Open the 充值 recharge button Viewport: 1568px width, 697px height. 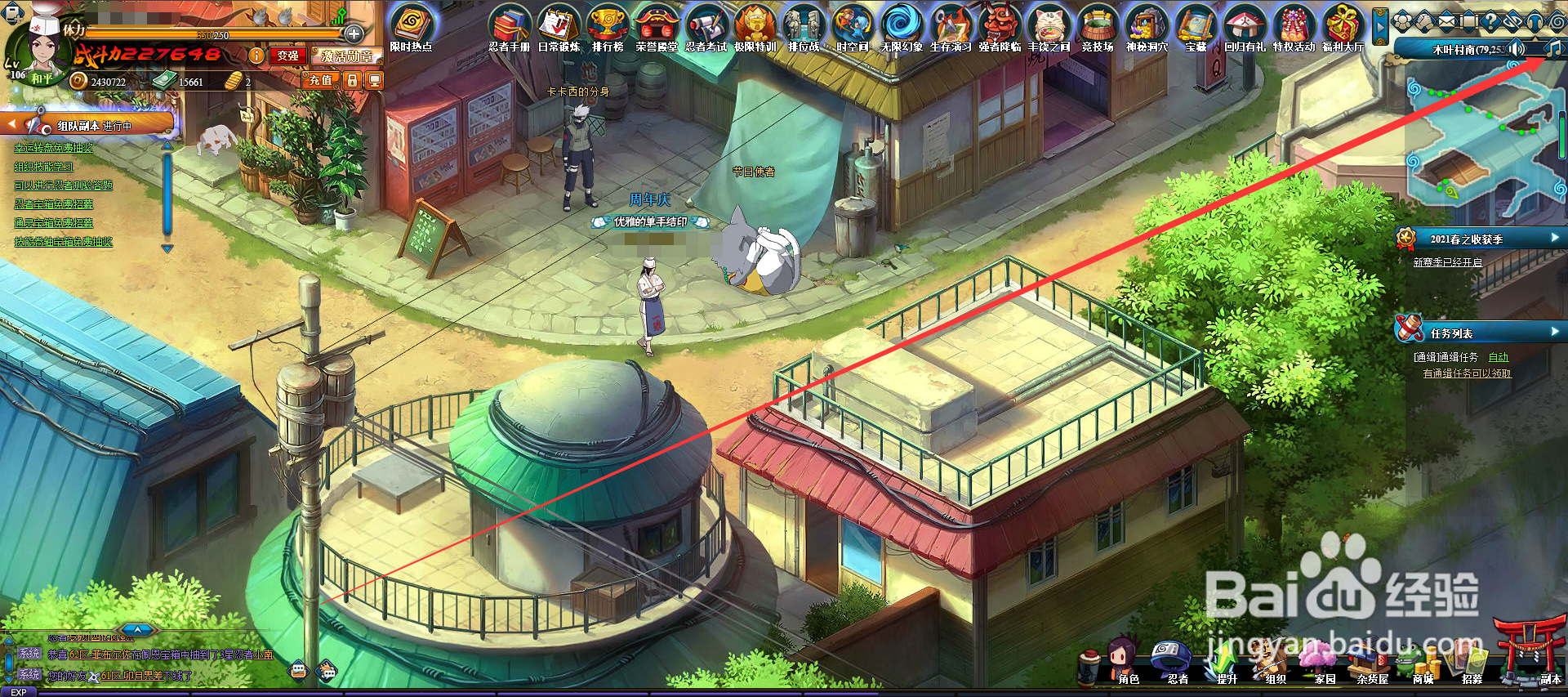[x=320, y=80]
